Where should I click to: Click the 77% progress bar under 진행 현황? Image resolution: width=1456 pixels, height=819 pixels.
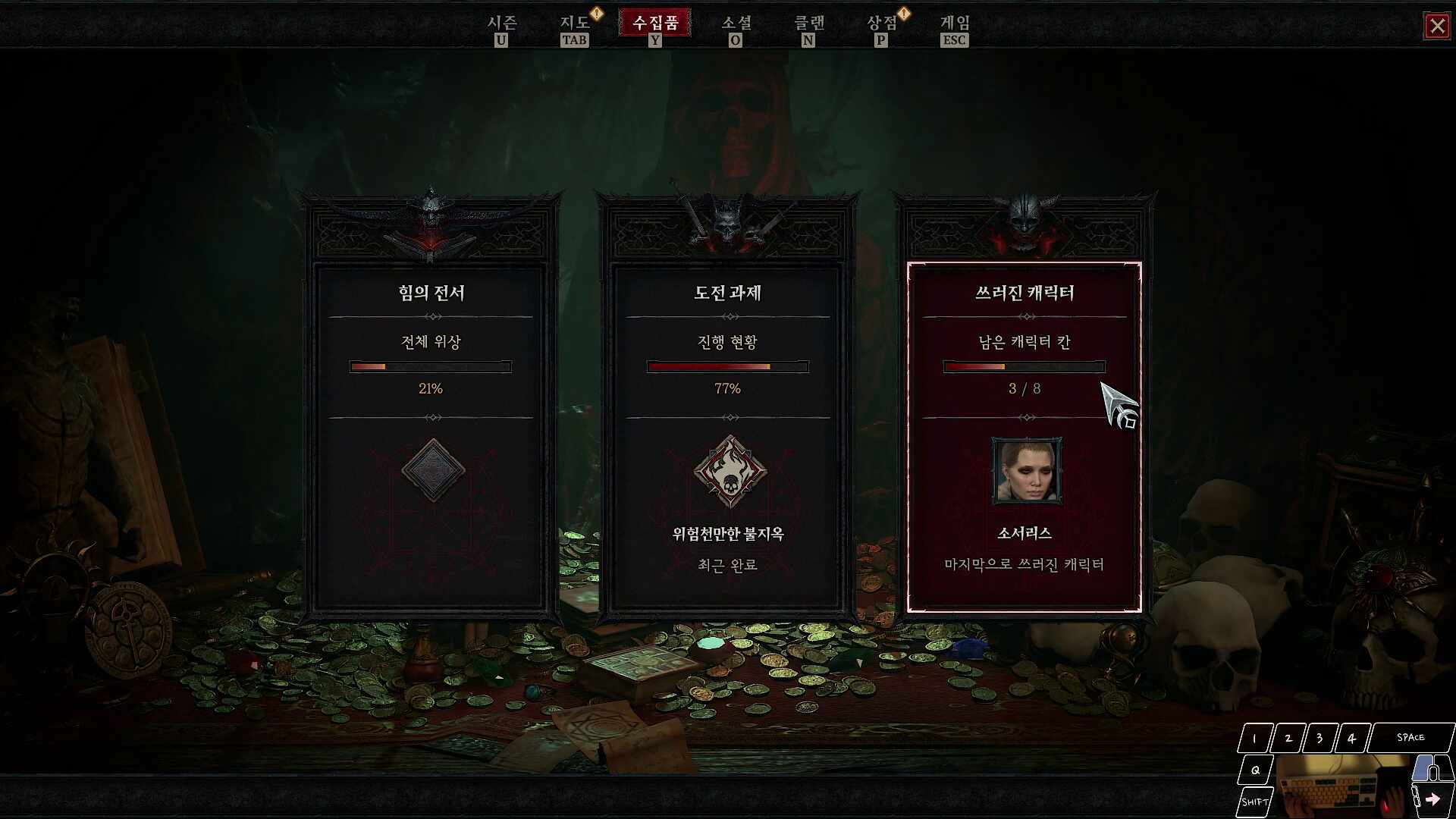click(x=726, y=367)
